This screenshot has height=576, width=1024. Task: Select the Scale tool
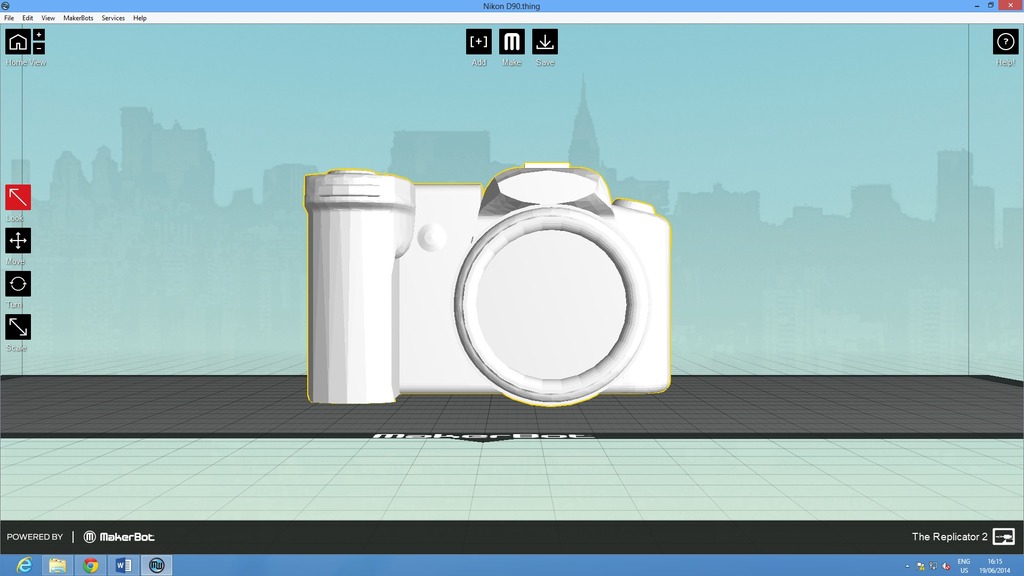coord(18,327)
